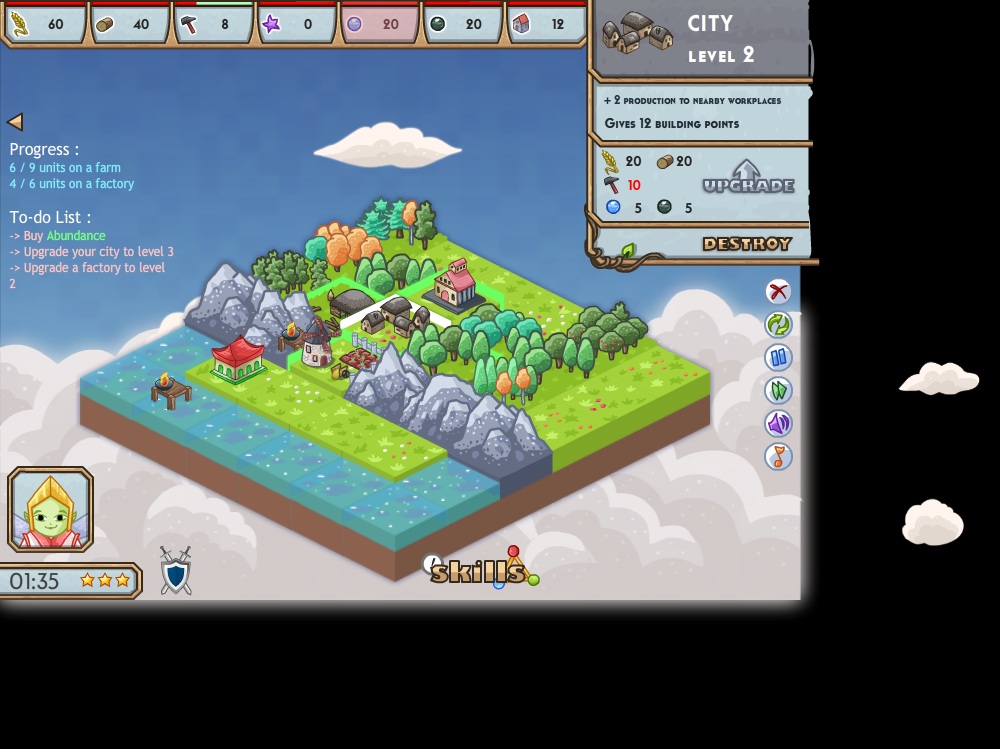This screenshot has height=749, width=1000.
Task: Open the Skills tree
Action: 478,571
